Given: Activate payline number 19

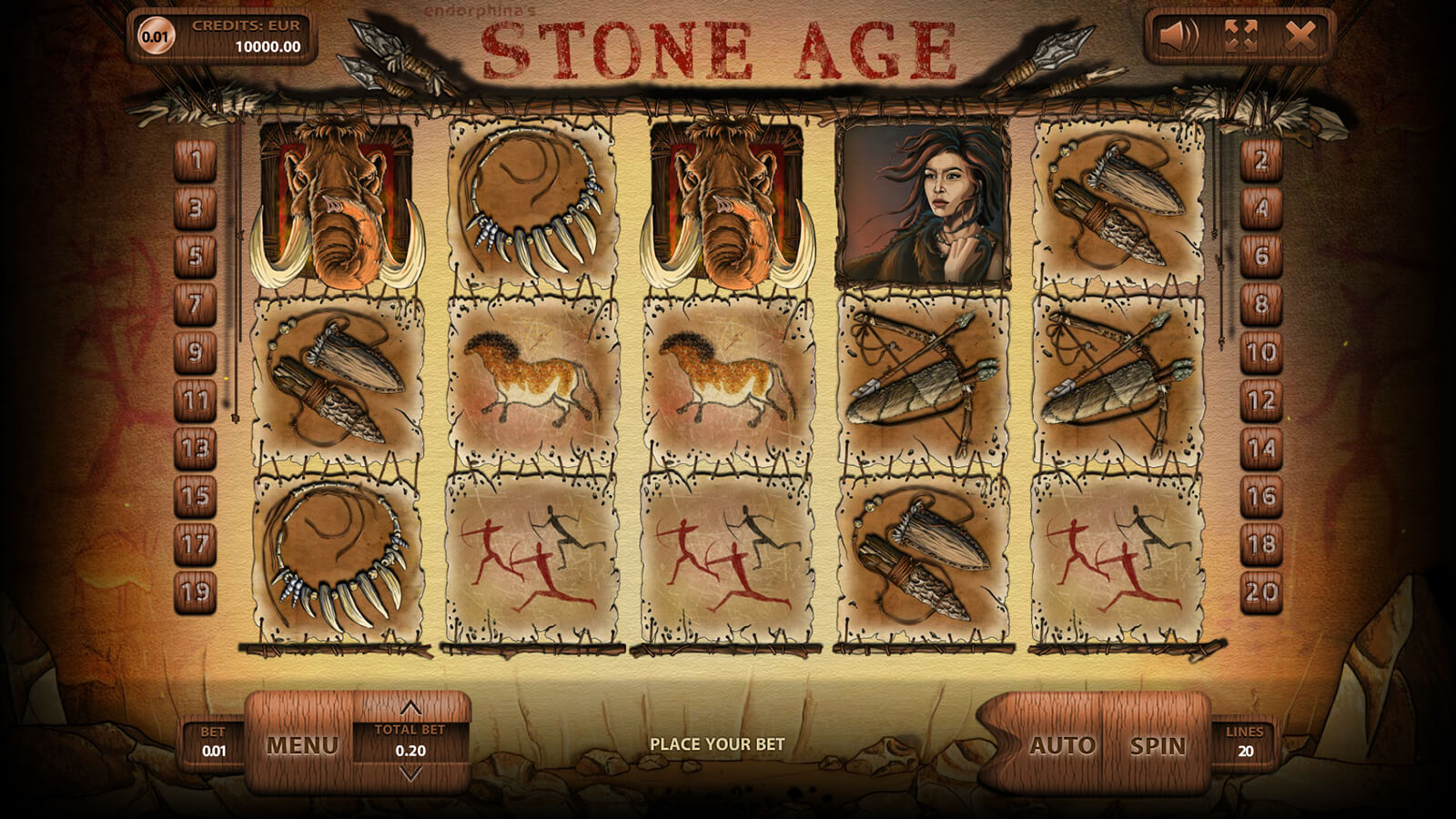Looking at the screenshot, I should coord(195,592).
